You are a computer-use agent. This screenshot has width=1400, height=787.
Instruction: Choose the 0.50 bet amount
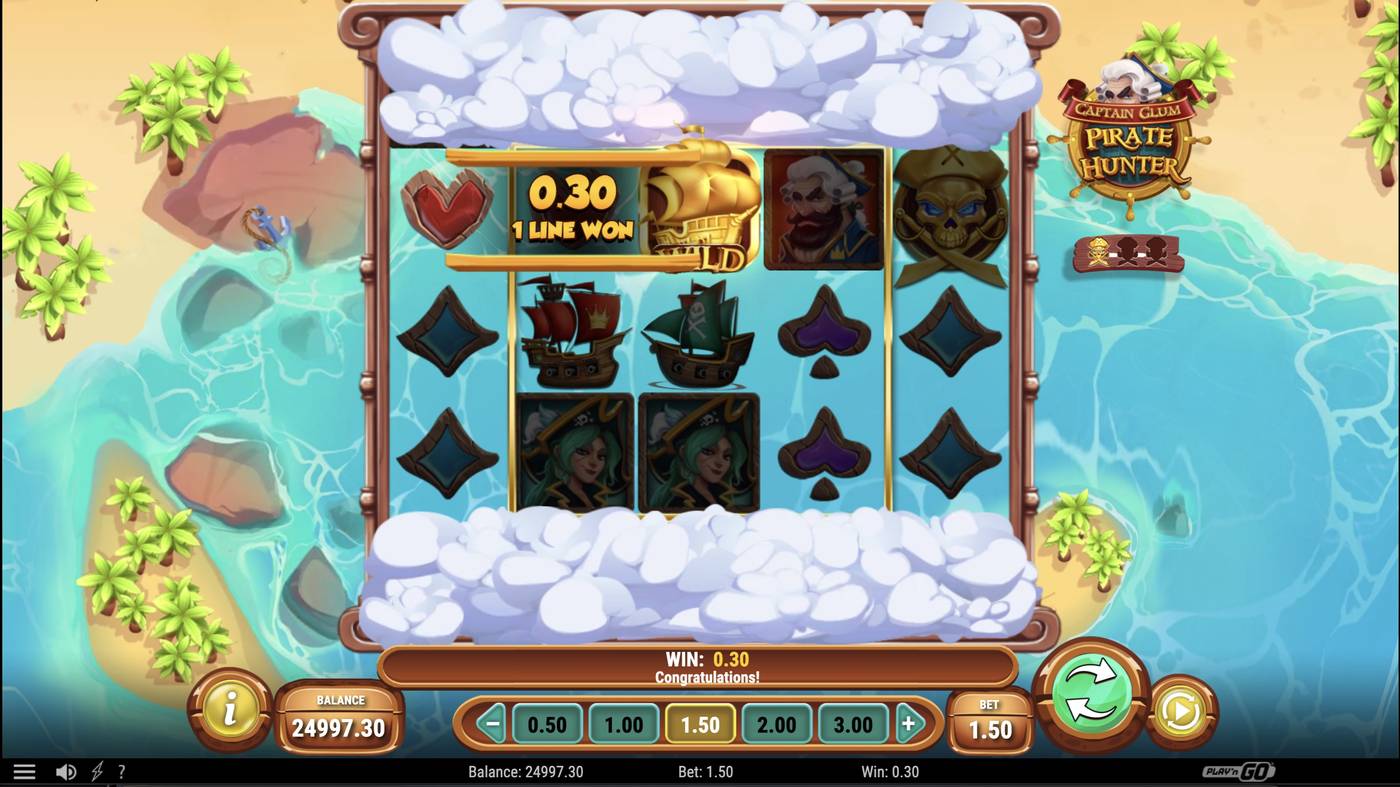click(x=547, y=722)
